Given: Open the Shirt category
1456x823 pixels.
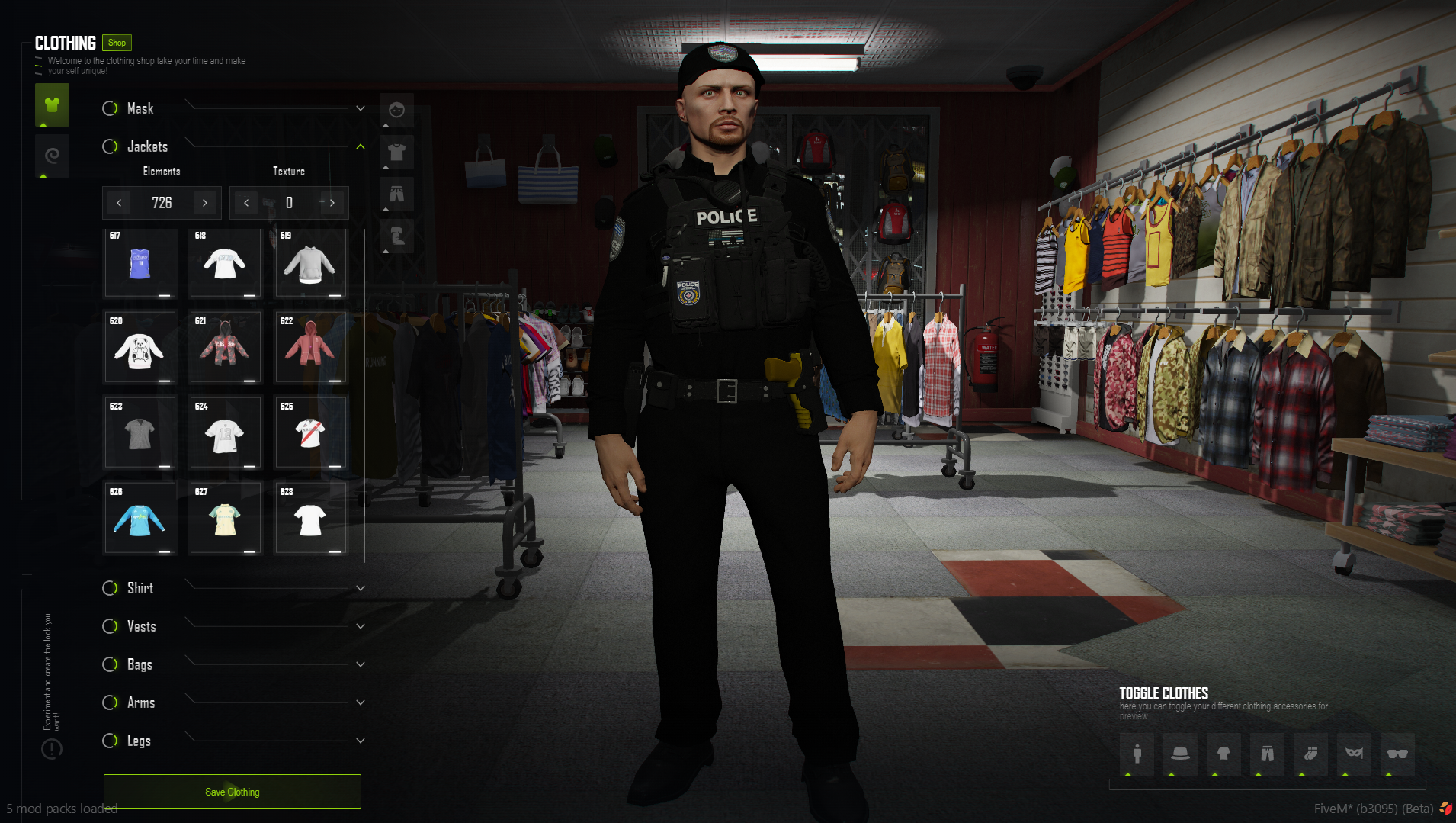Looking at the screenshot, I should pos(360,588).
